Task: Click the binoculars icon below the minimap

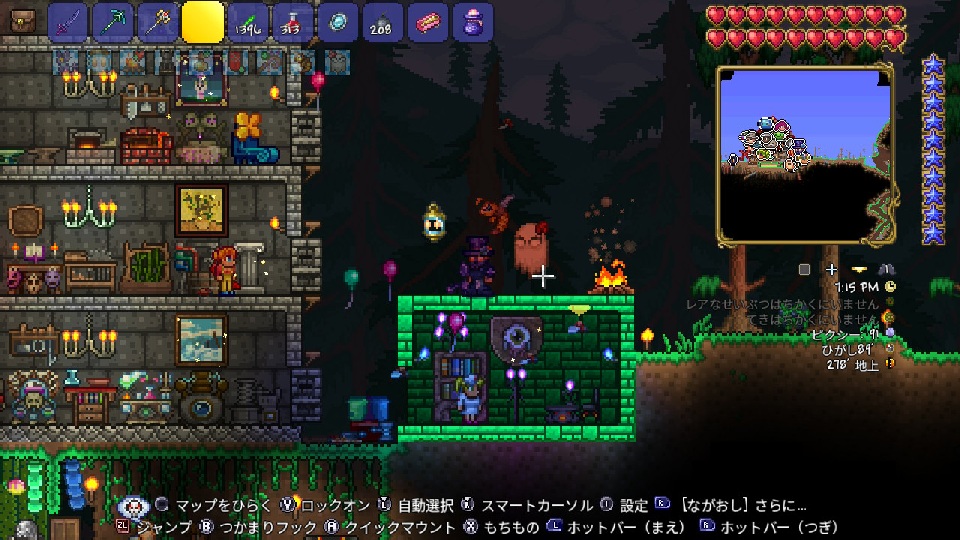Action: tap(886, 269)
